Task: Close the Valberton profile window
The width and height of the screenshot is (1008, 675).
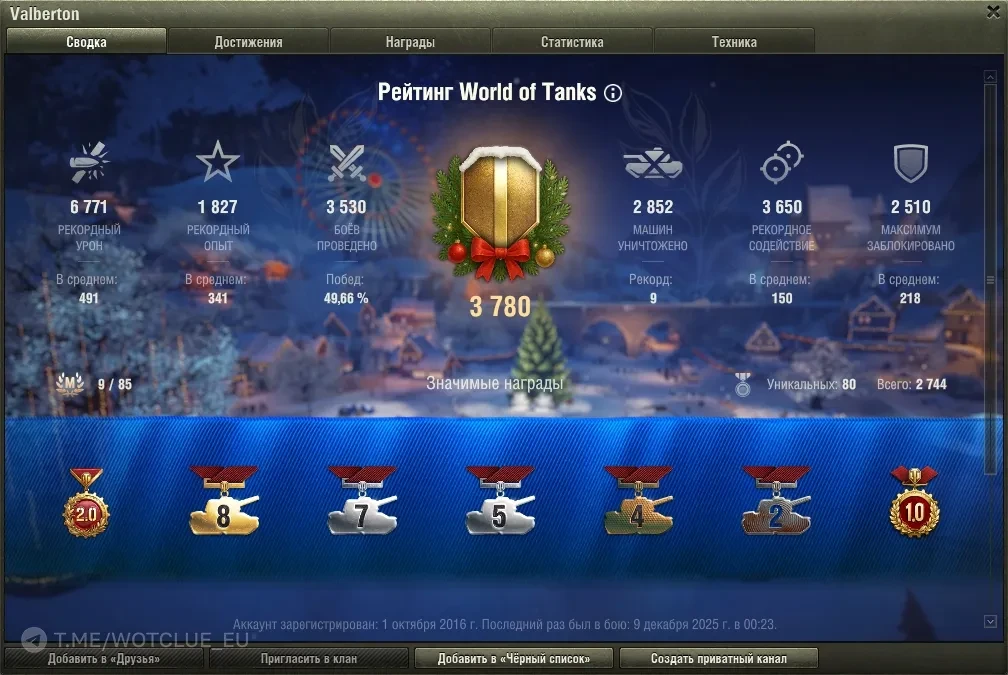Action: click(990, 13)
